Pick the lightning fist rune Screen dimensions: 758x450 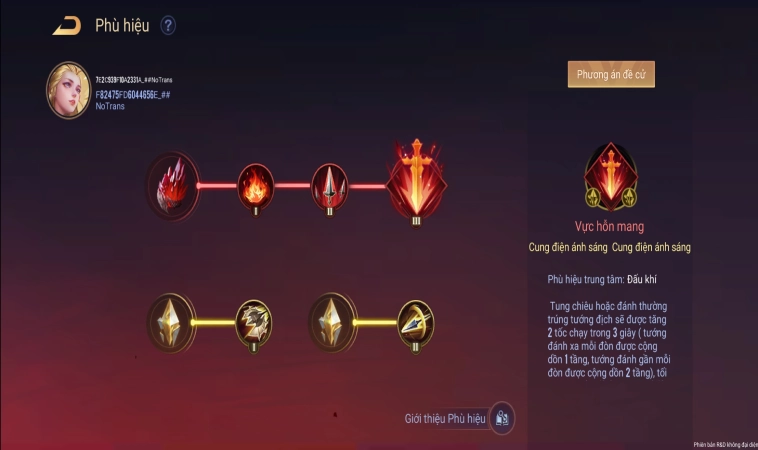255,321
